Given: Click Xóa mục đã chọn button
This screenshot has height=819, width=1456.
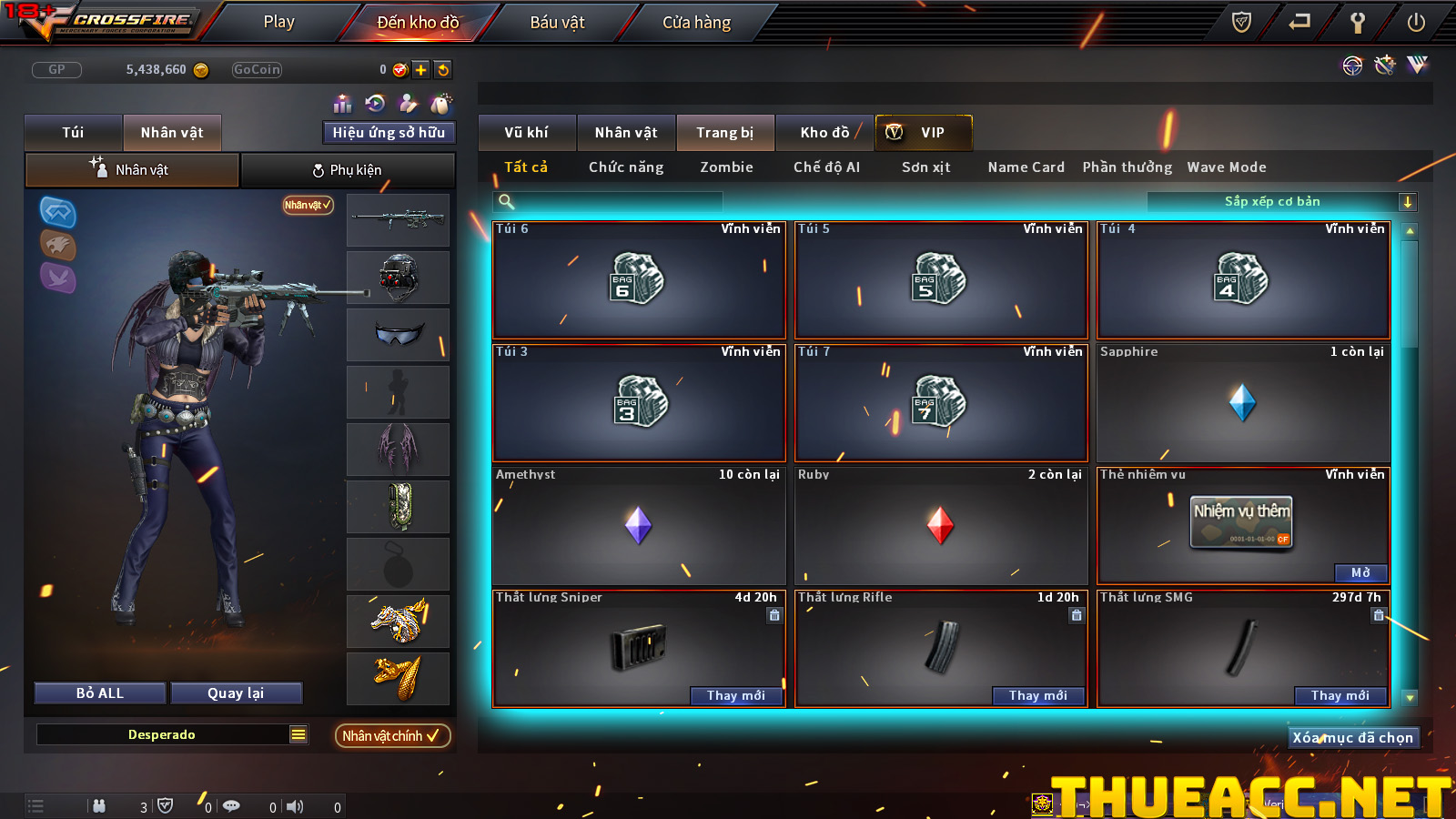Looking at the screenshot, I should click(1353, 738).
